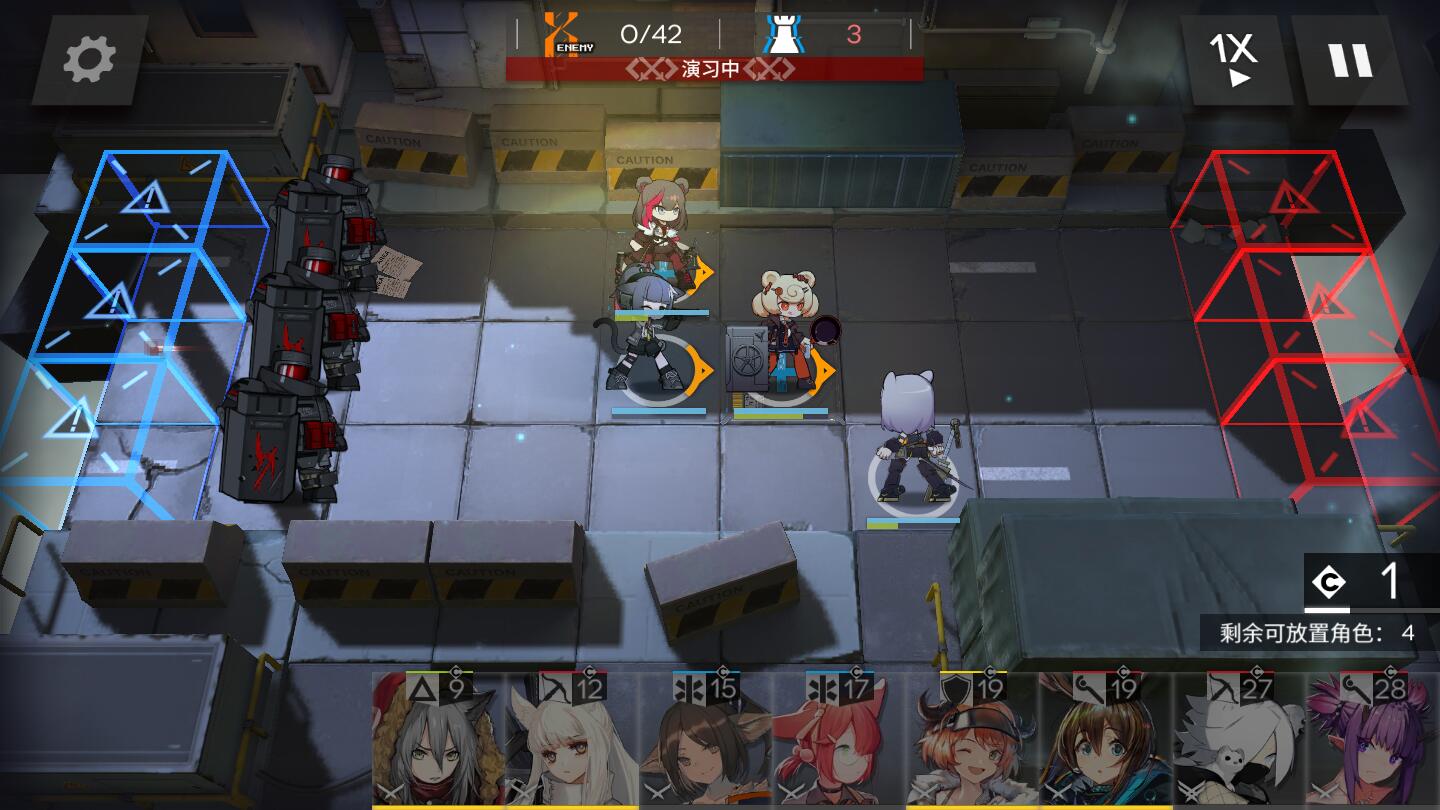This screenshot has width=1440, height=810.
Task: Click the triangle class icon on the cost-9 card
Action: [421, 687]
